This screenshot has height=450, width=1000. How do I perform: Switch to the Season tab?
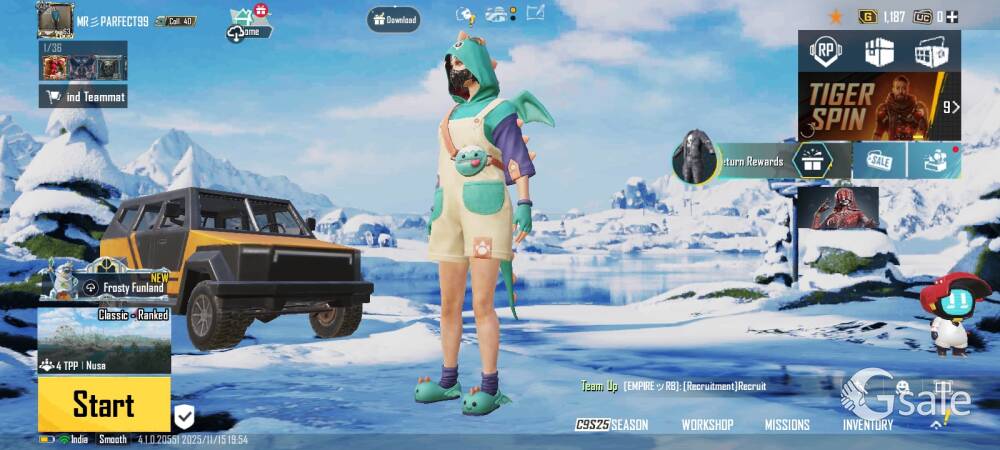click(612, 425)
